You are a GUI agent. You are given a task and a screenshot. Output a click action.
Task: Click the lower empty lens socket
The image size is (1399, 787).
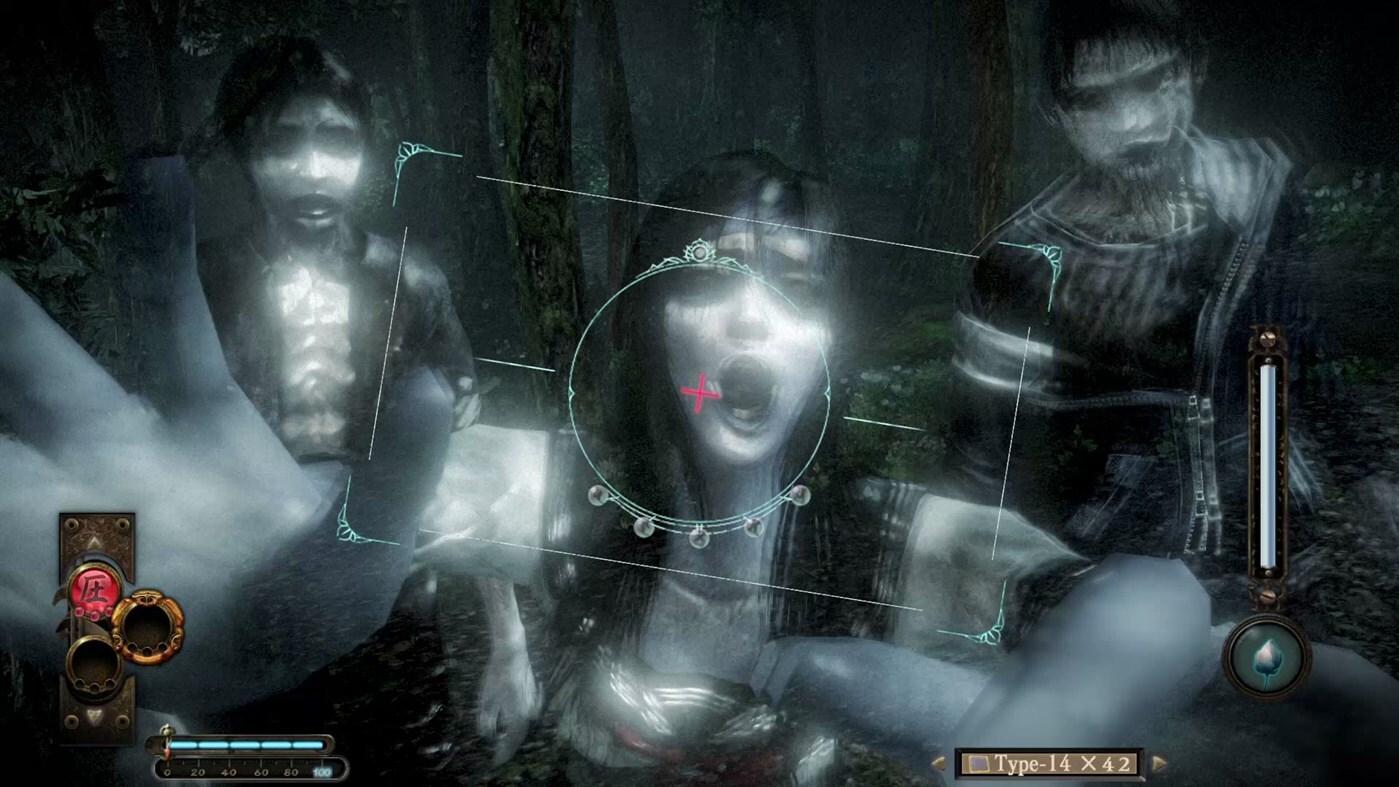(95, 666)
